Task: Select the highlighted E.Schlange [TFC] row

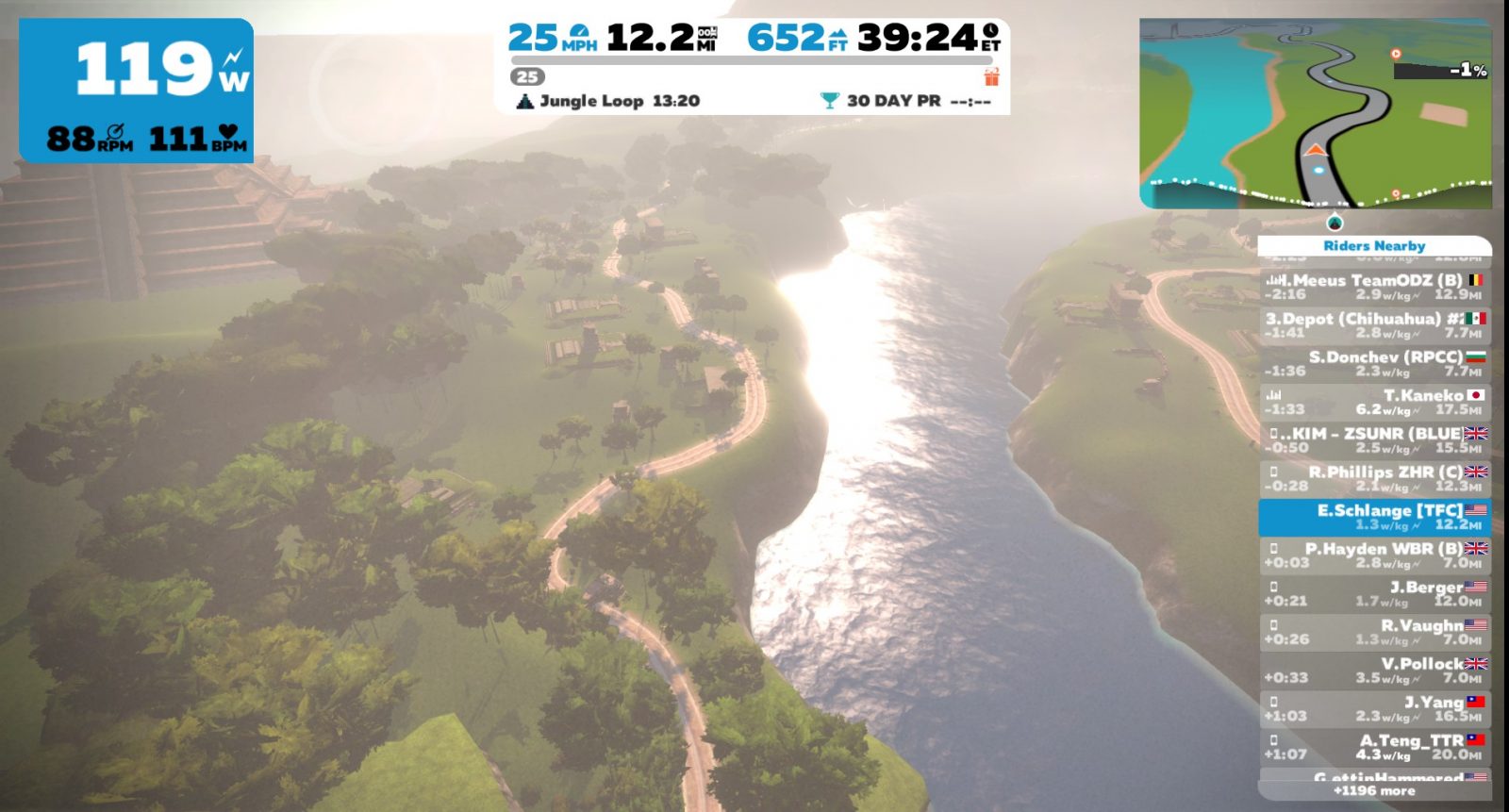Action: (x=1374, y=517)
